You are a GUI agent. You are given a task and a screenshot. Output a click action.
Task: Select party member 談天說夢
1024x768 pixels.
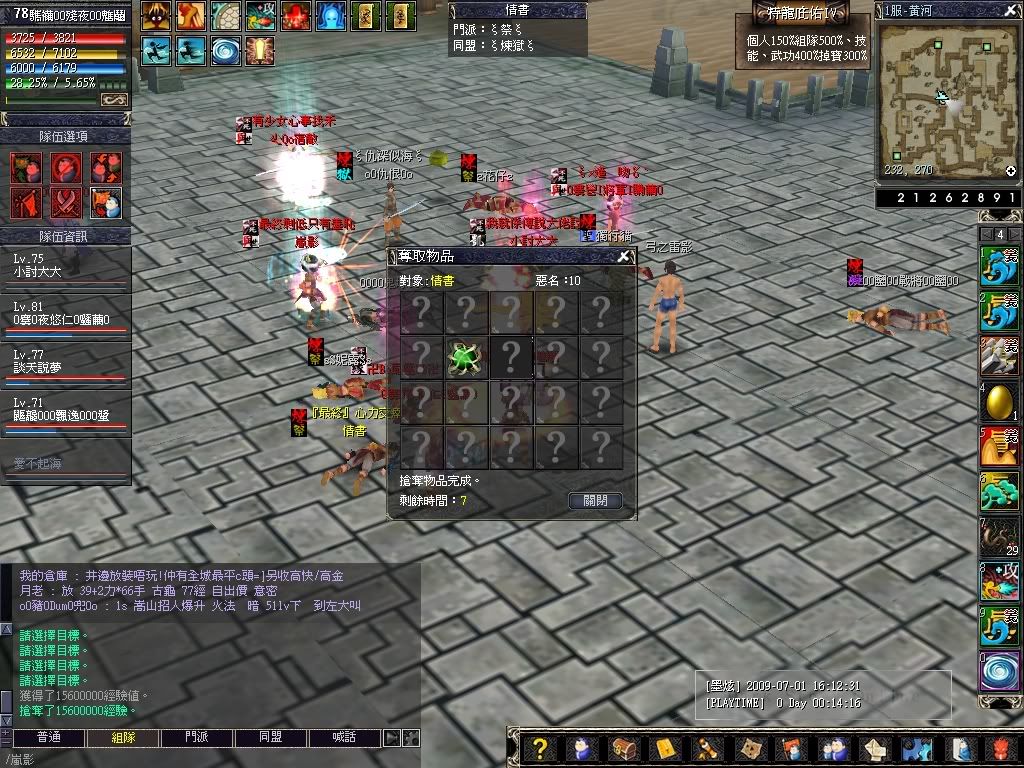tap(66, 361)
